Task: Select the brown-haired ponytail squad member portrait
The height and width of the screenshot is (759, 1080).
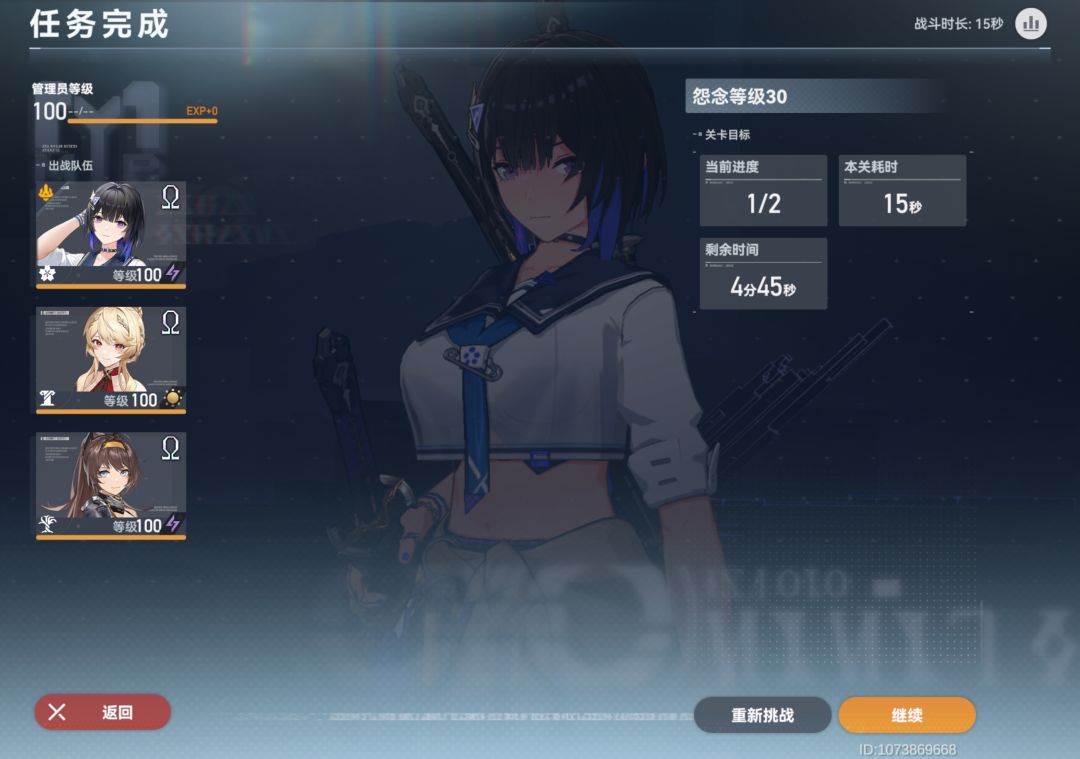Action: click(x=111, y=486)
